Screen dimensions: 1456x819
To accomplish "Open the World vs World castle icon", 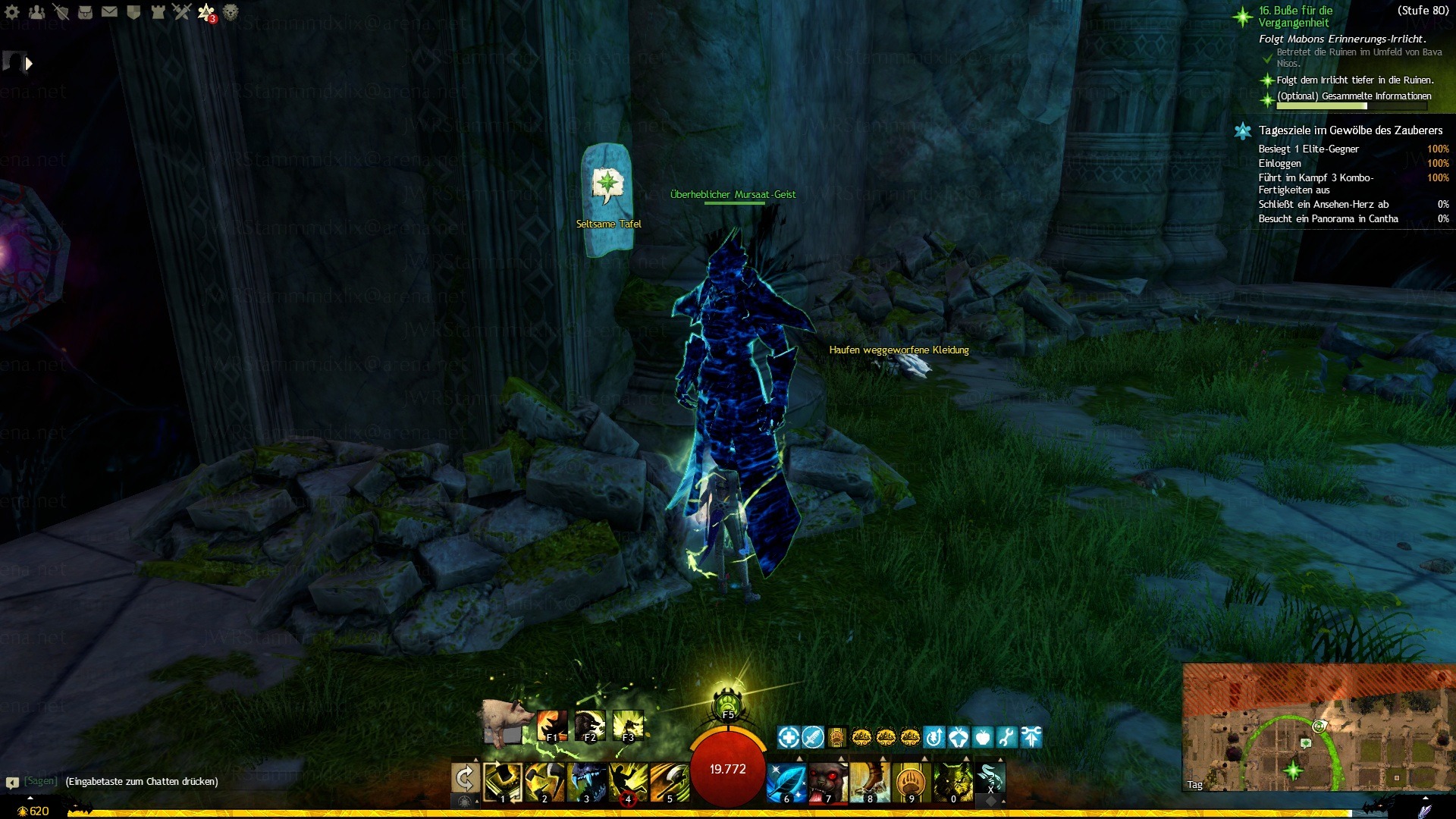I will (x=158, y=12).
